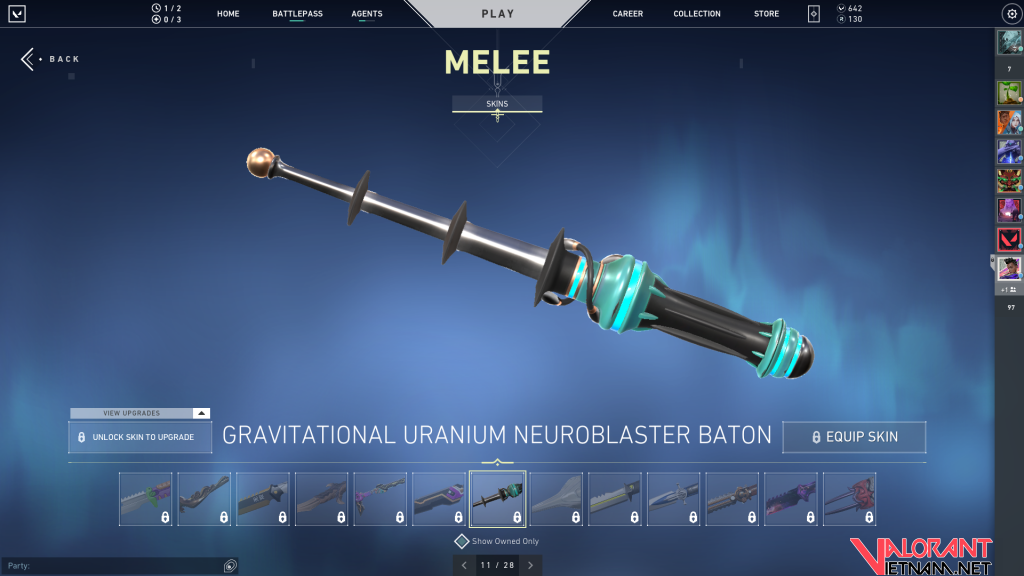Image resolution: width=1024 pixels, height=576 pixels.
Task: Expand the View Upgrades panel
Action: click(140, 413)
